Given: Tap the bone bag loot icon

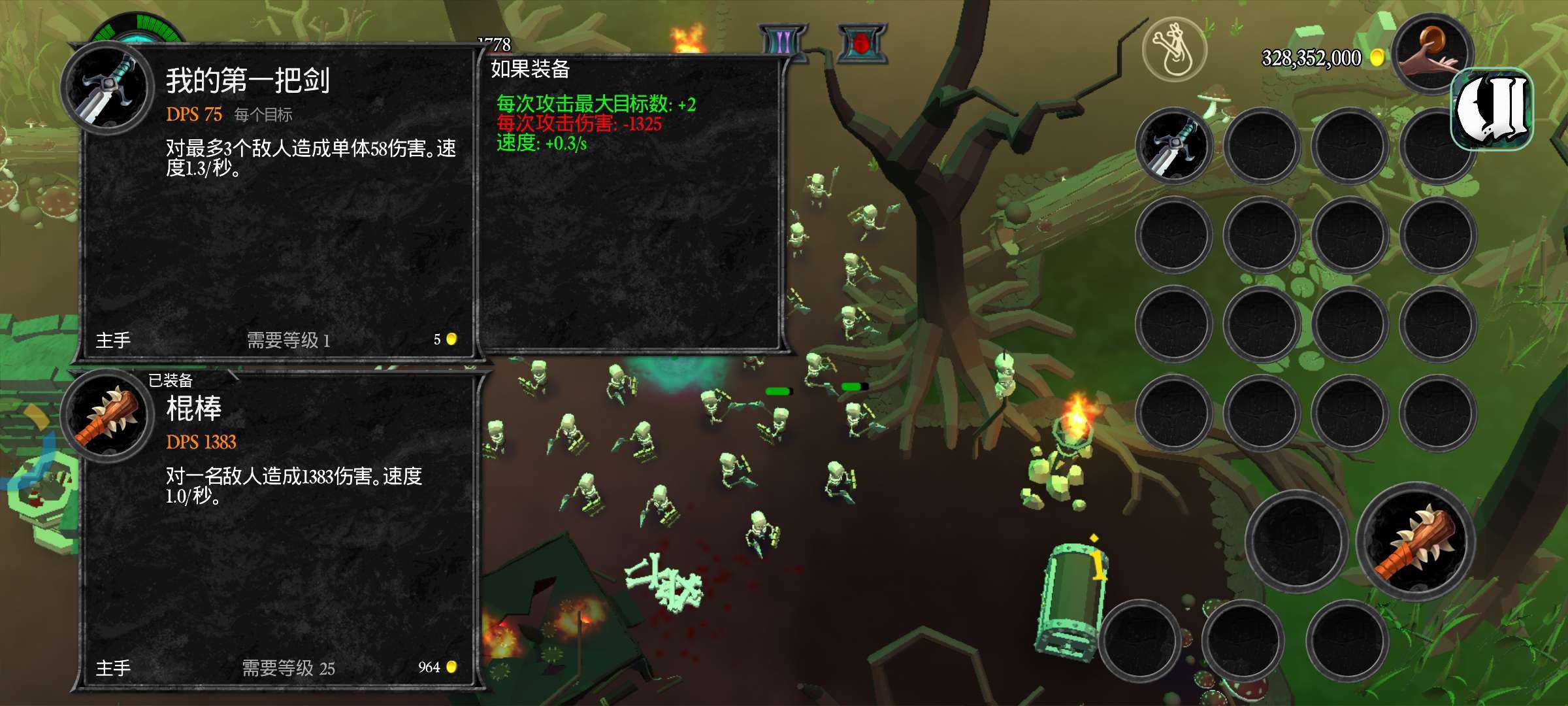Looking at the screenshot, I should click(1174, 49).
